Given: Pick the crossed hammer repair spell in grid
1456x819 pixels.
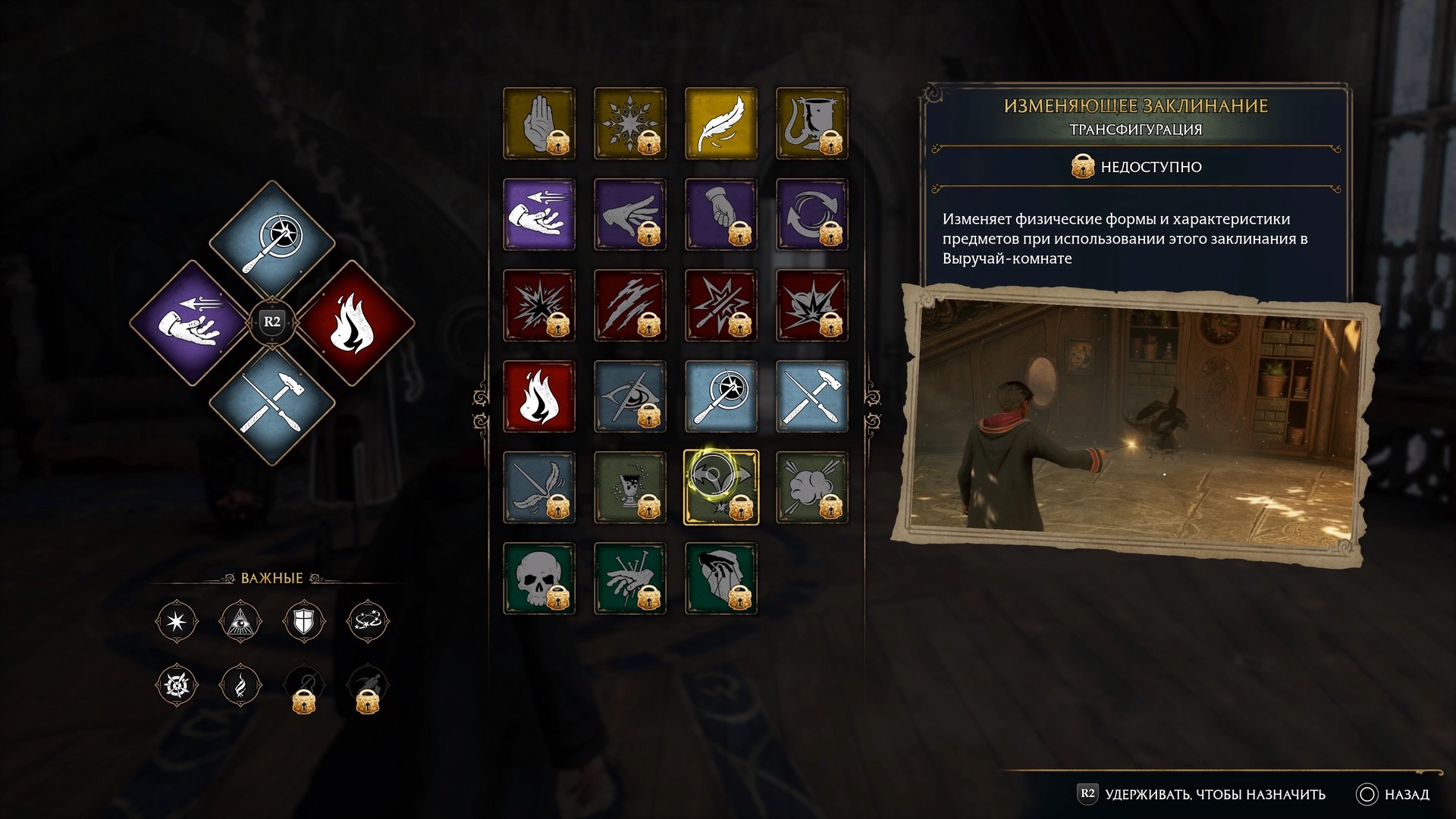Looking at the screenshot, I should [x=811, y=396].
